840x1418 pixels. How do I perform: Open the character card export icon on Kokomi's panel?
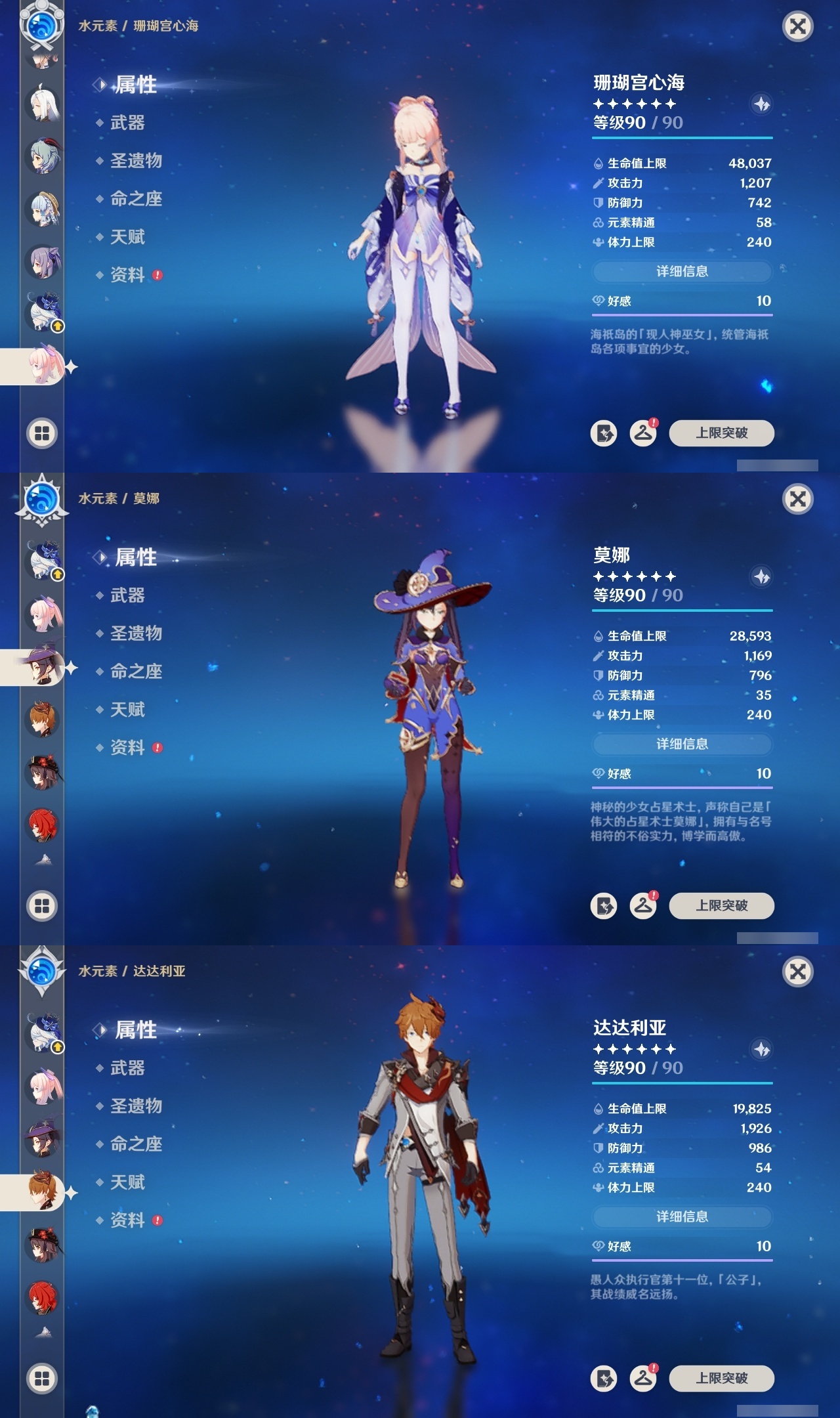604,435
